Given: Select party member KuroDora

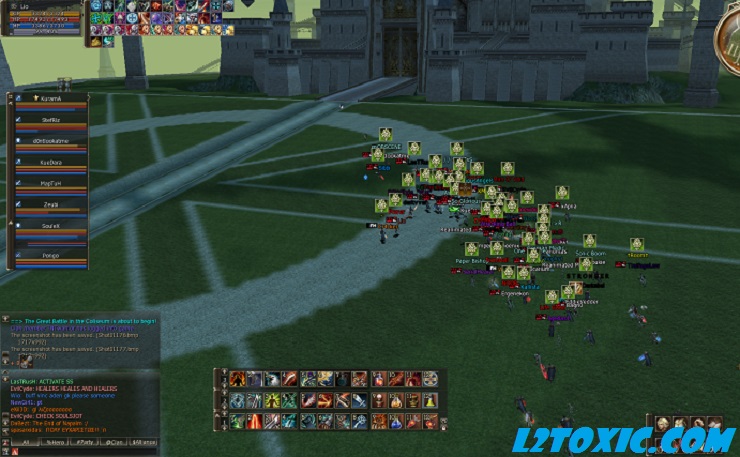Looking at the screenshot, I should pyautogui.click(x=50, y=161).
